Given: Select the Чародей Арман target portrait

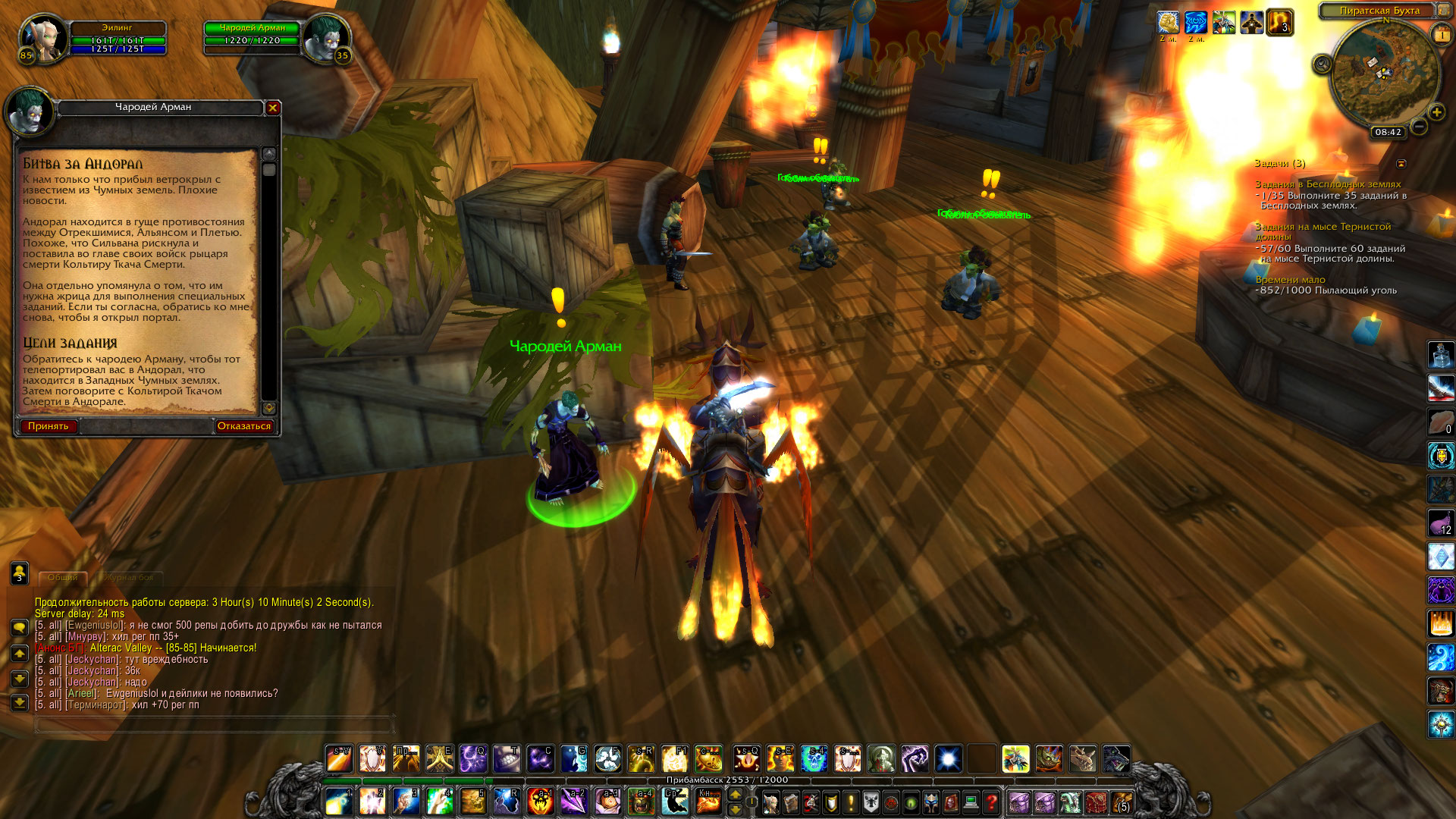Looking at the screenshot, I should (x=327, y=39).
